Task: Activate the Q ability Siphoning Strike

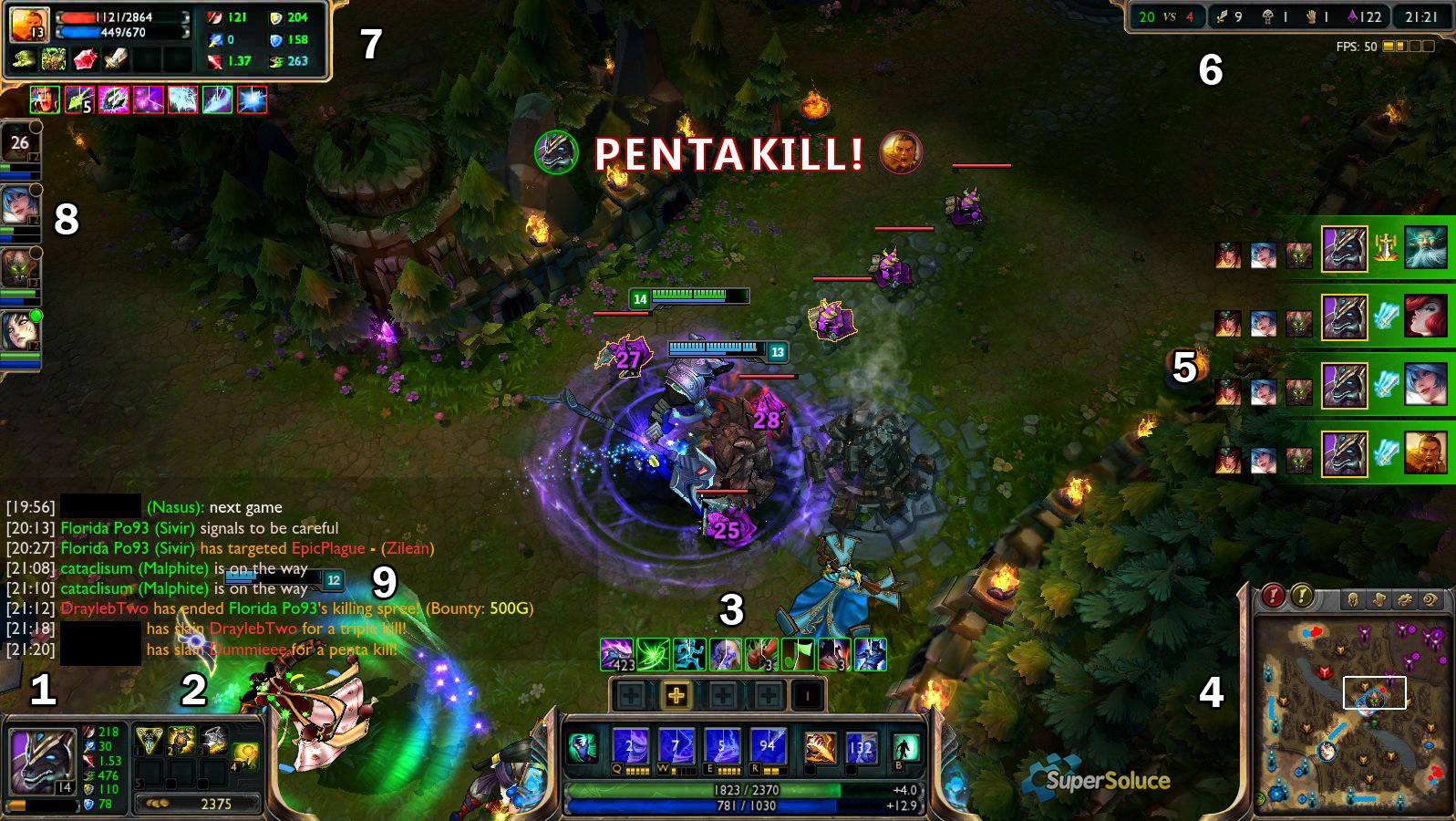Action: pyautogui.click(x=630, y=747)
